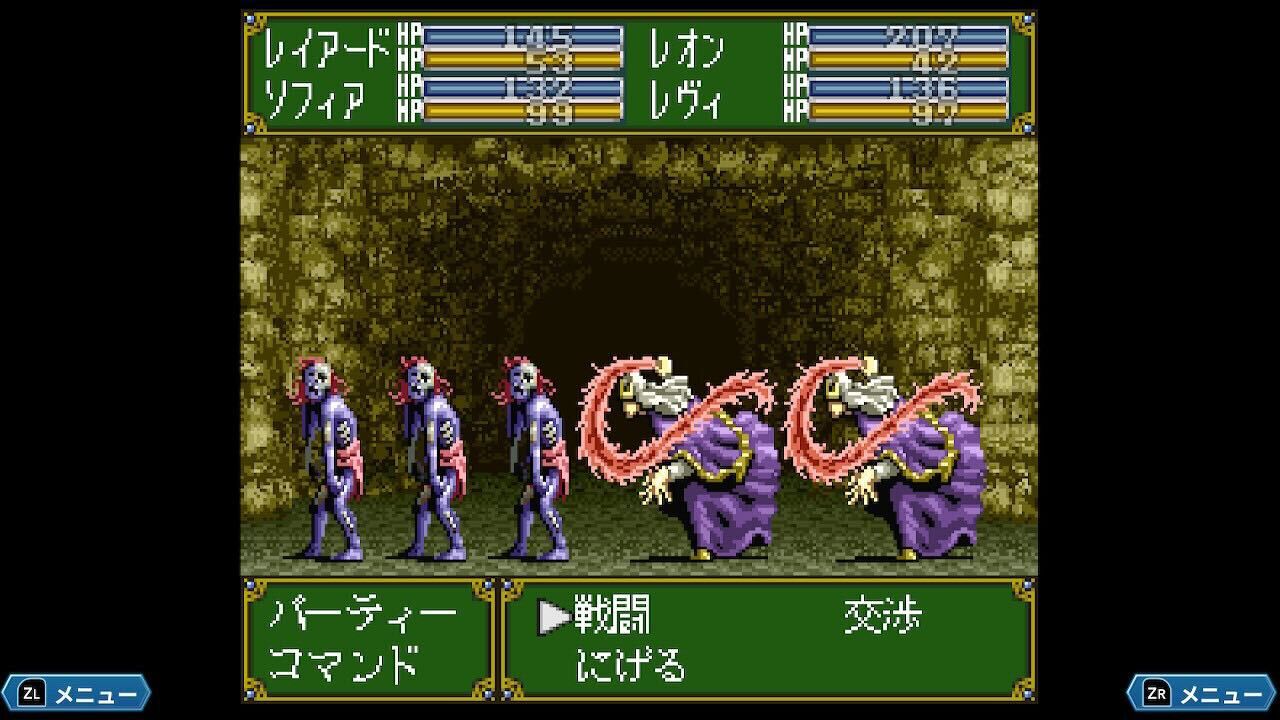Select the right purple-robed caster enemy
This screenshot has width=1280, height=720.
[930, 480]
